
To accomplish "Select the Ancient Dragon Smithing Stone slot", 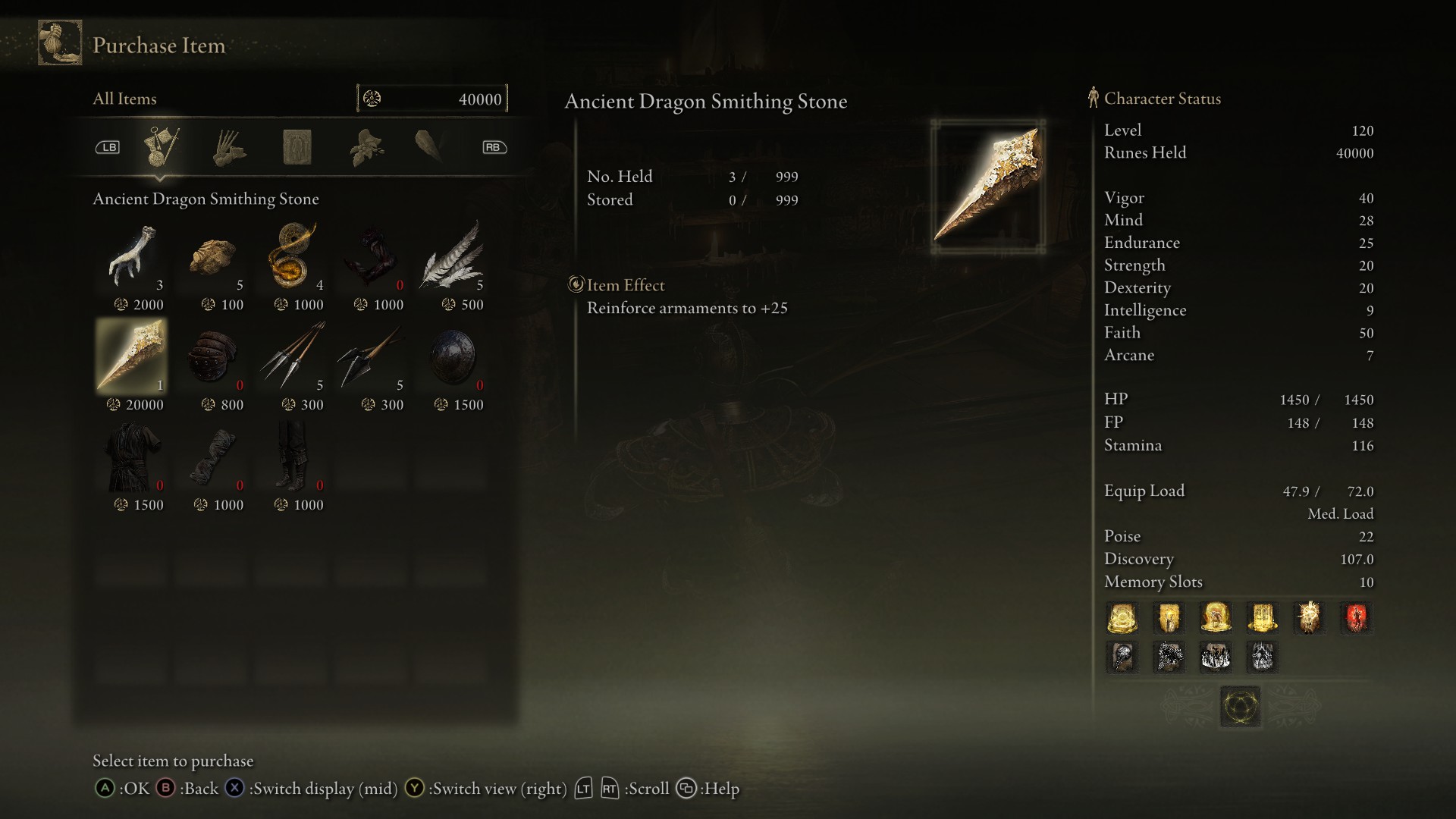I will coord(133,356).
